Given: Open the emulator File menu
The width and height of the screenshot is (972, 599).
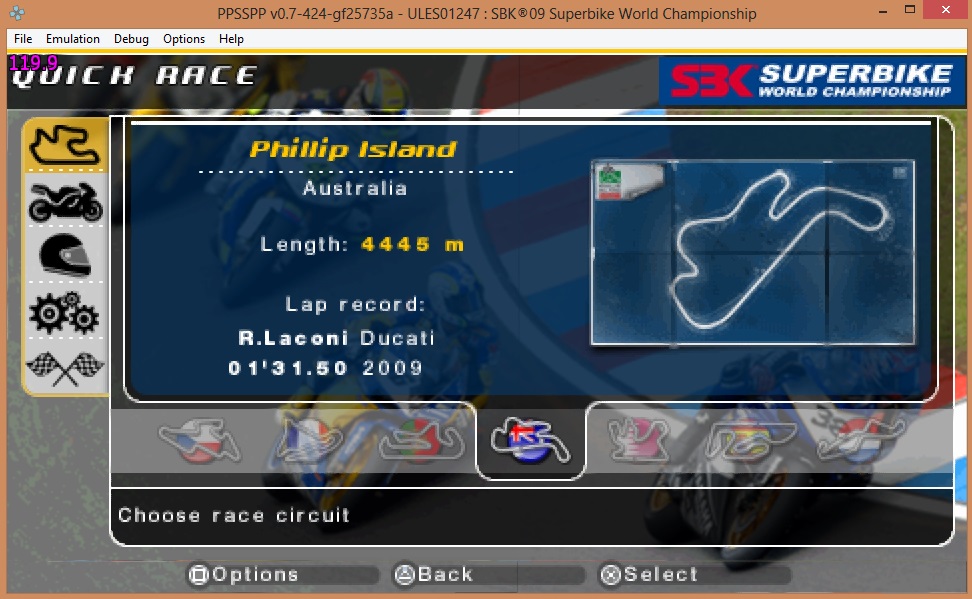Looking at the screenshot, I should click(23, 39).
